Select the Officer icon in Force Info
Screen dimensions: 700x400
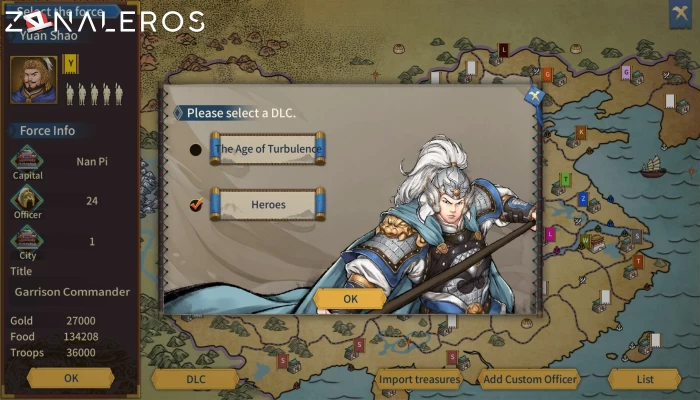(27, 200)
